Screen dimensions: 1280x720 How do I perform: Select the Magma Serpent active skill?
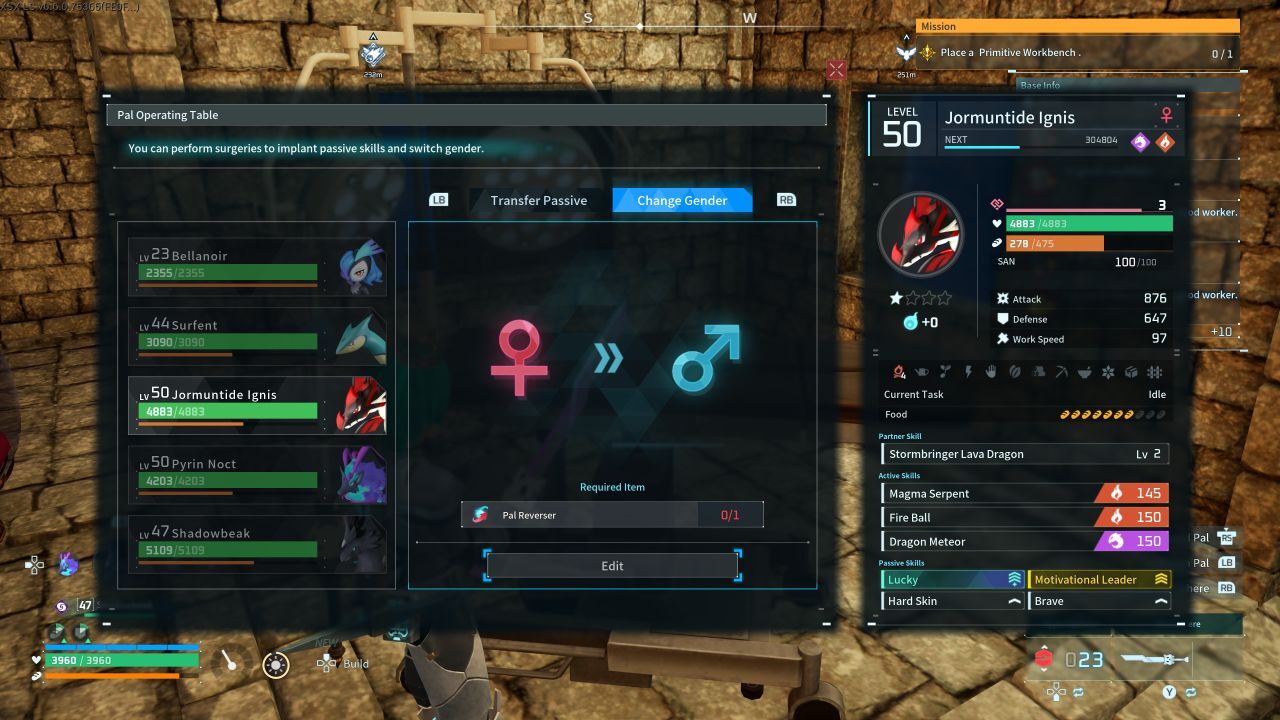click(x=1024, y=493)
